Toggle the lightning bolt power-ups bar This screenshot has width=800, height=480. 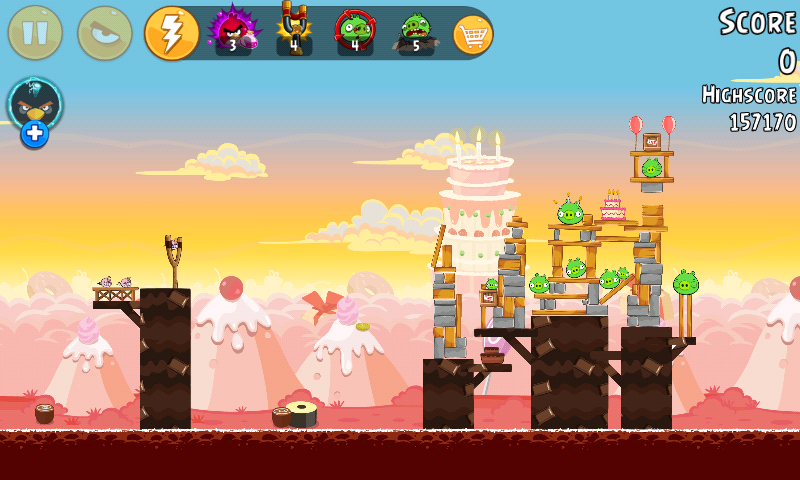point(171,33)
